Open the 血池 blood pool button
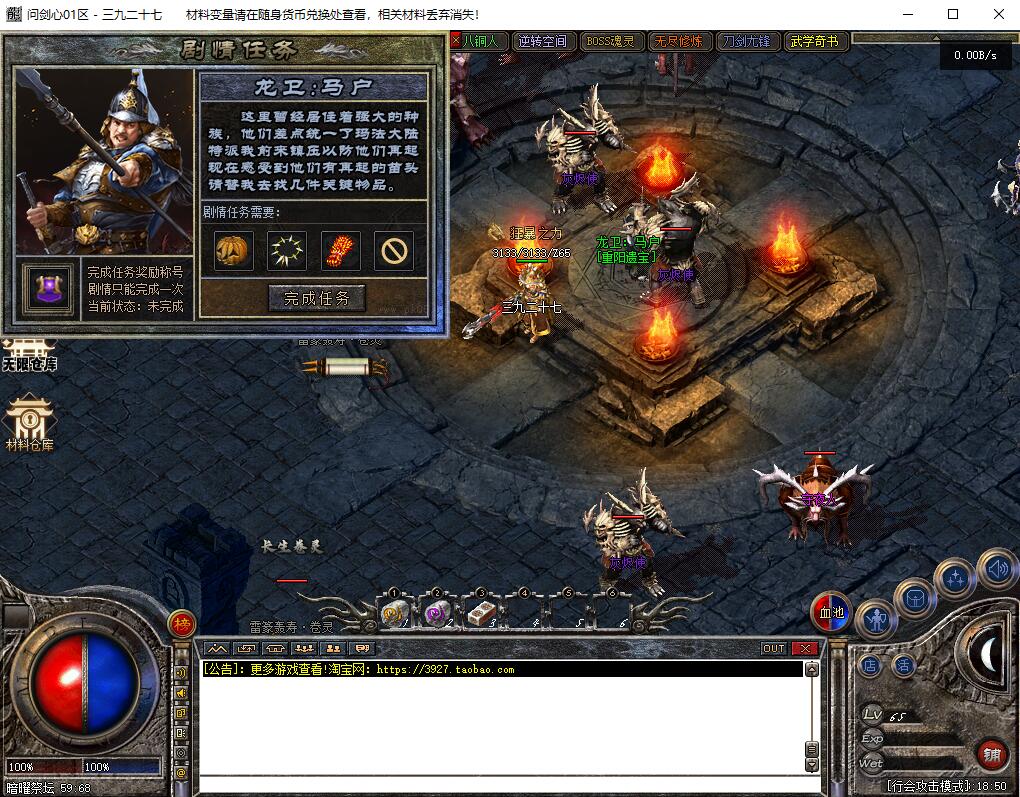 [830, 613]
